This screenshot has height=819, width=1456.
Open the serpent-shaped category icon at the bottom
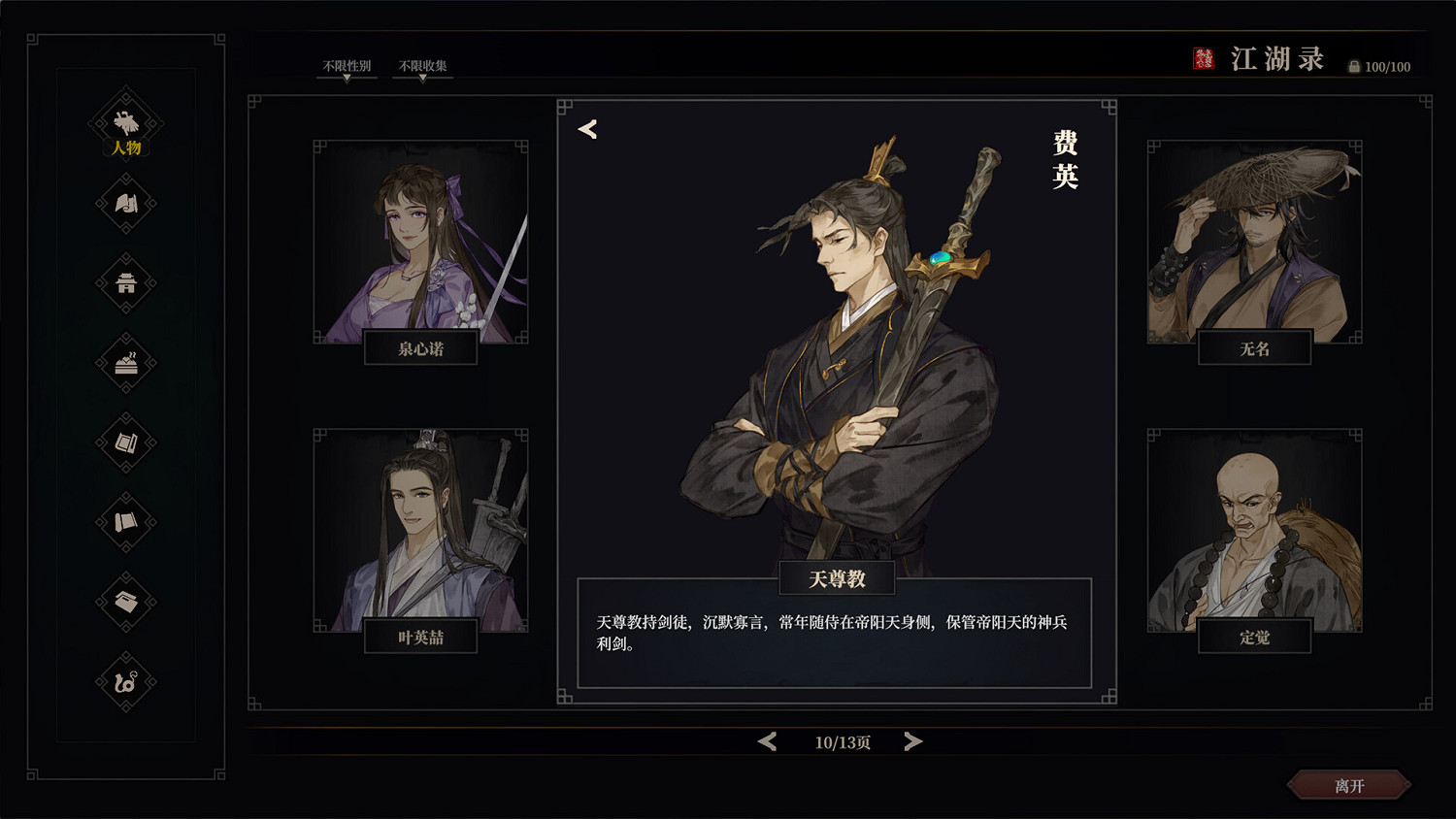point(124,679)
